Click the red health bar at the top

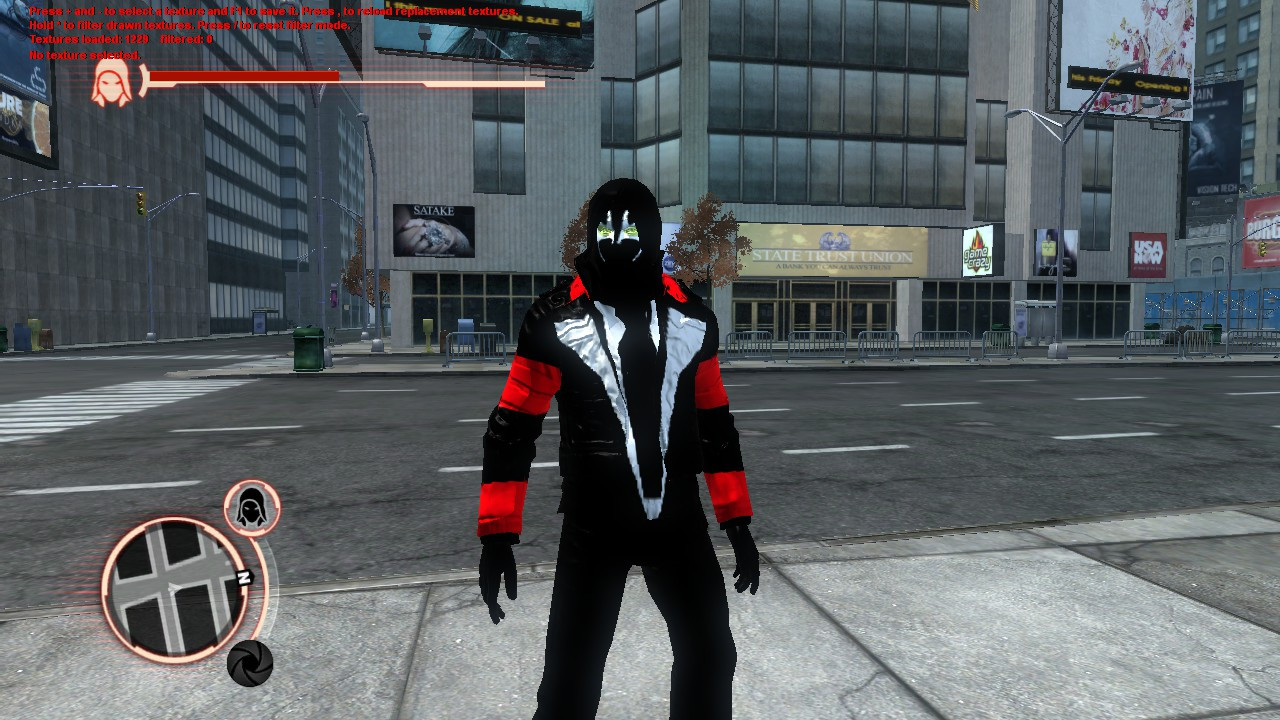pos(240,77)
